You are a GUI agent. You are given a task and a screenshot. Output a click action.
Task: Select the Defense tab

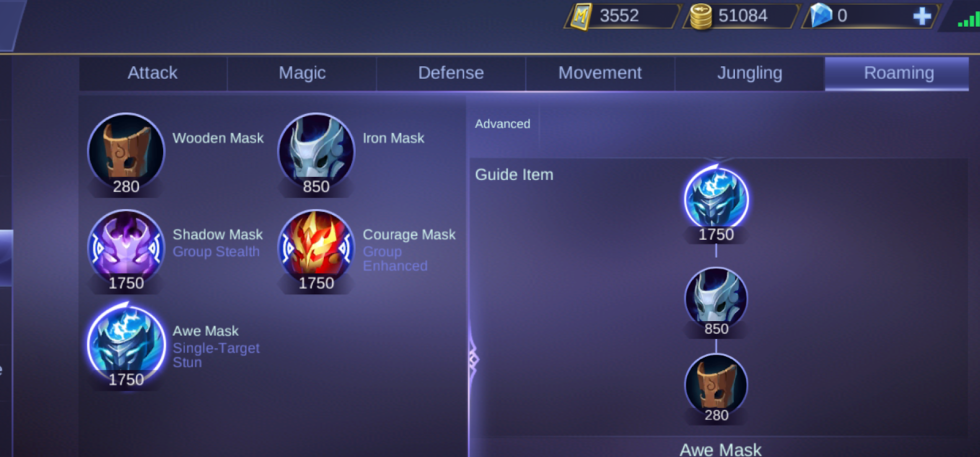pos(450,73)
